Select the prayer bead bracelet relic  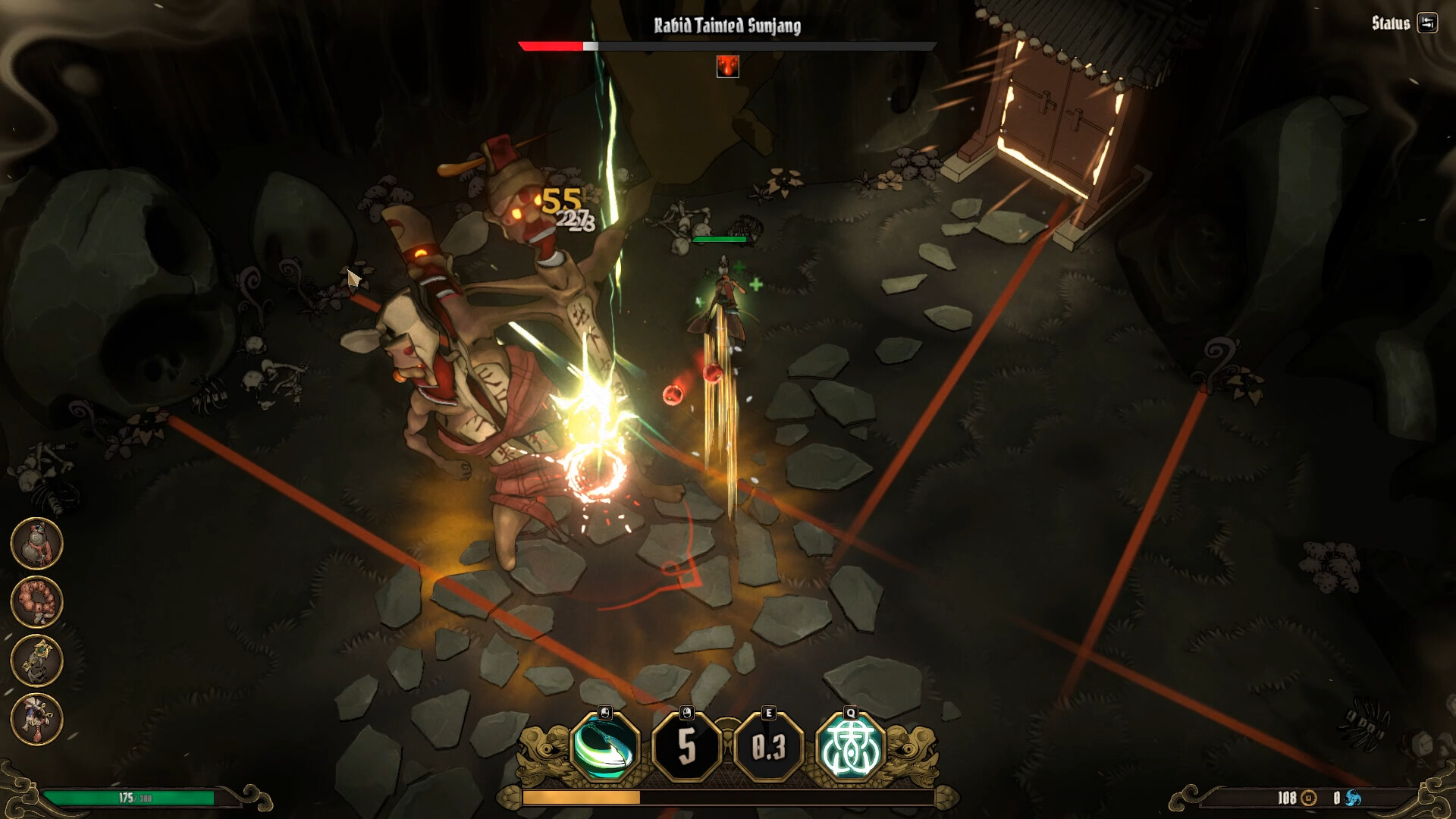coord(36,602)
